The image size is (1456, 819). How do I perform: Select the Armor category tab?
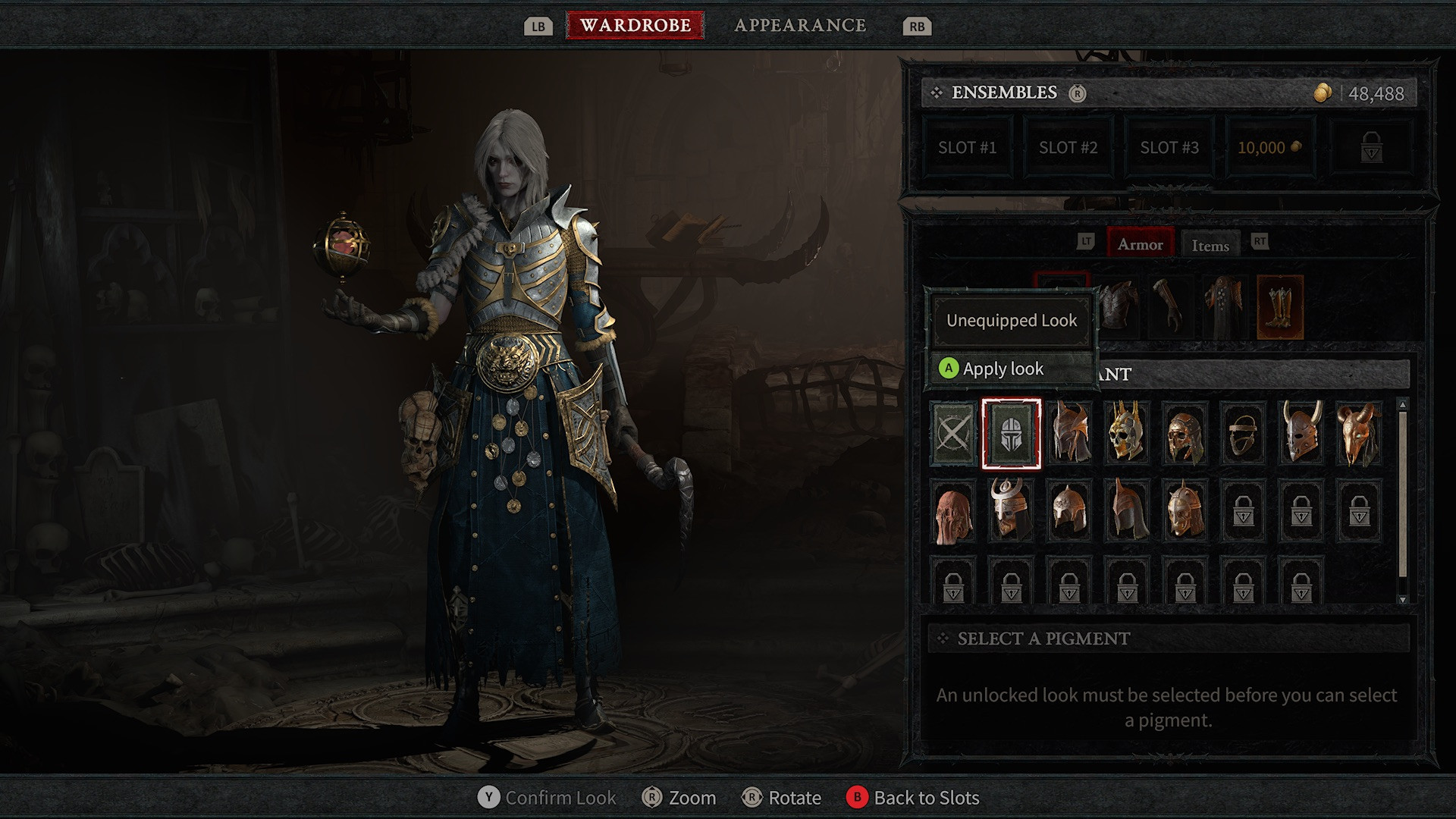1139,244
